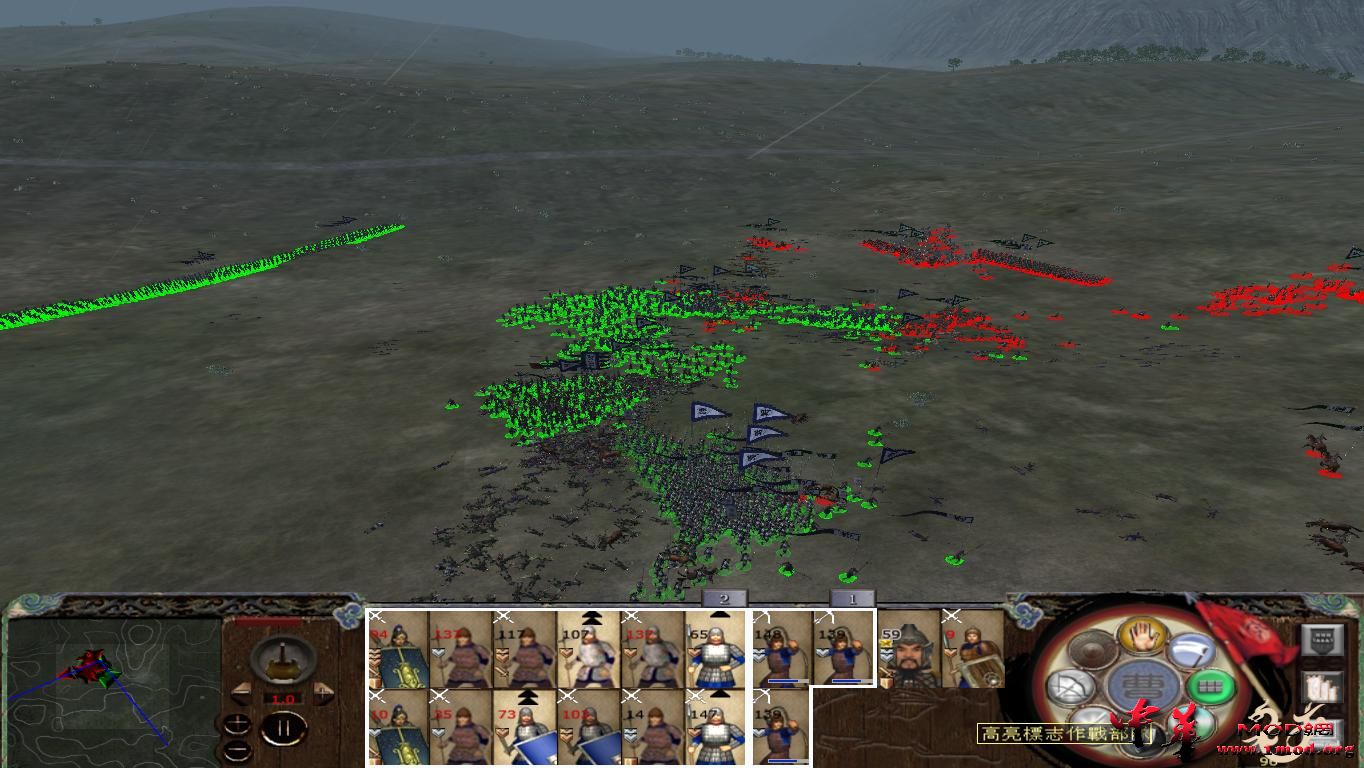Viewport: 1364px width, 768px height.
Task: Open the green grid formation icon on the wheel
Action: [1211, 686]
